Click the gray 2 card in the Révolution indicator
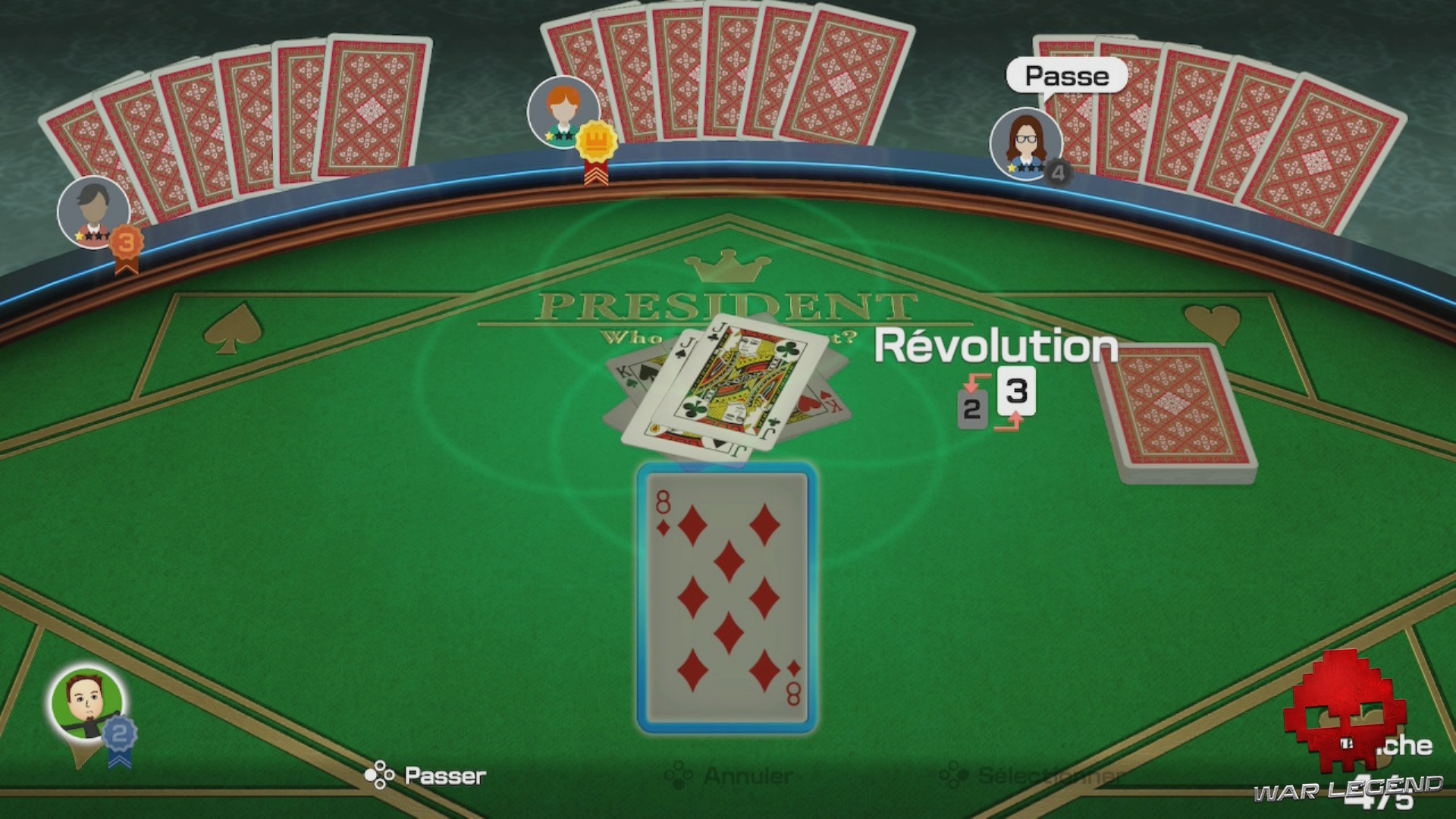Screen dimensions: 1456x819 (971, 409)
